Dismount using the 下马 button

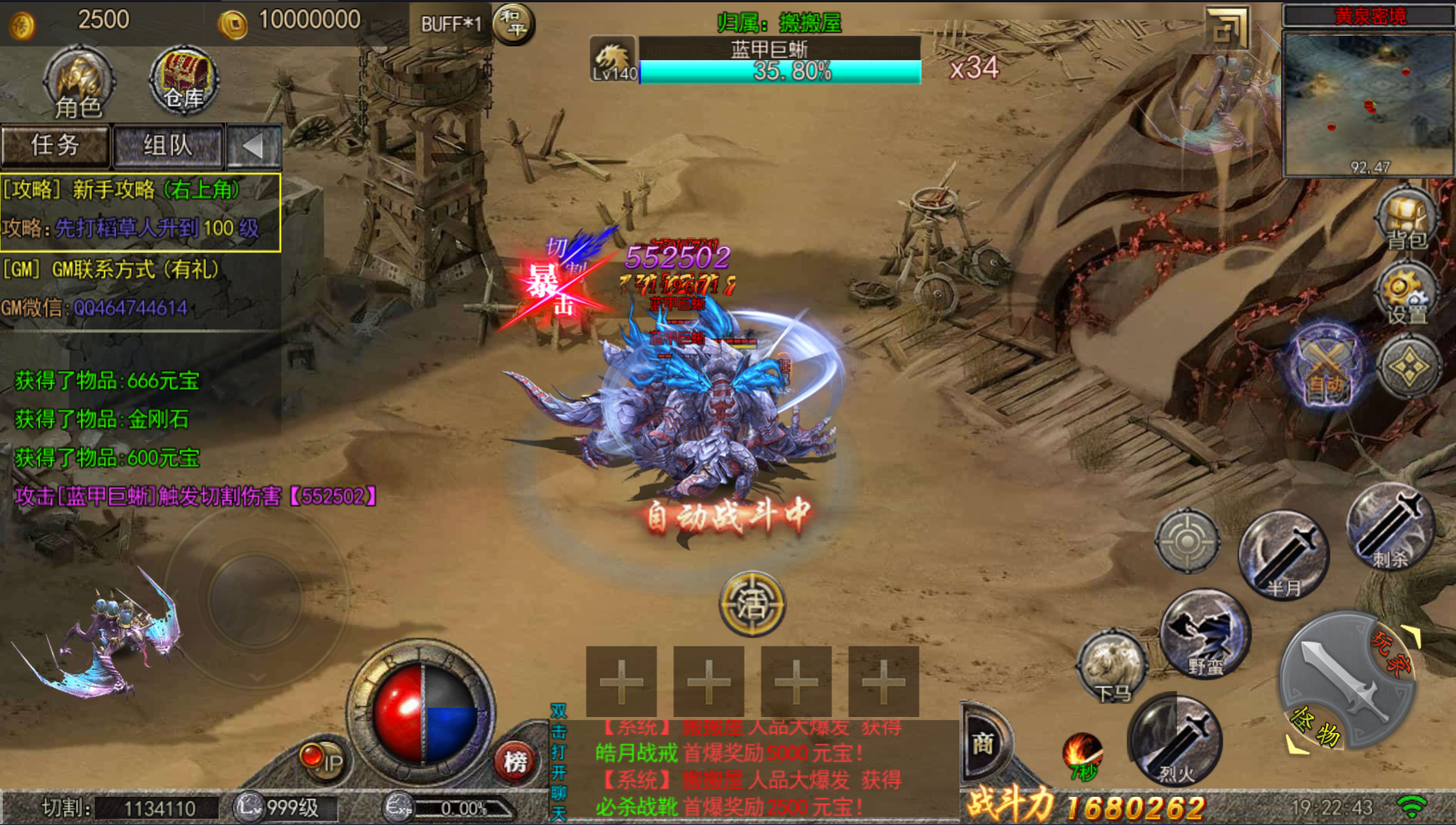click(x=1112, y=668)
